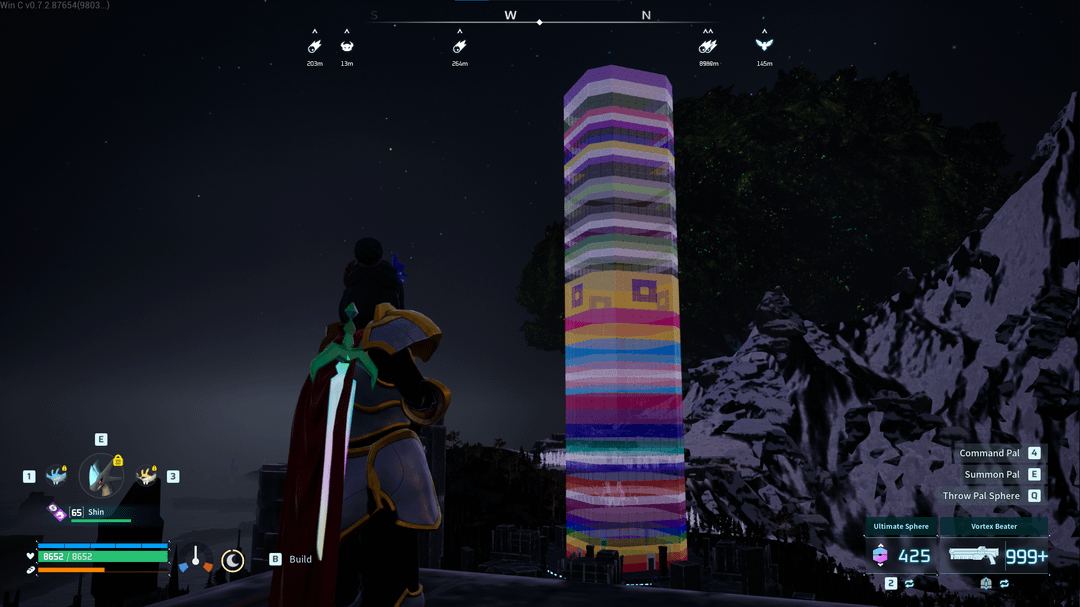1080x607 pixels.
Task: Choose the yellow pal party slot
Action: coord(147,476)
